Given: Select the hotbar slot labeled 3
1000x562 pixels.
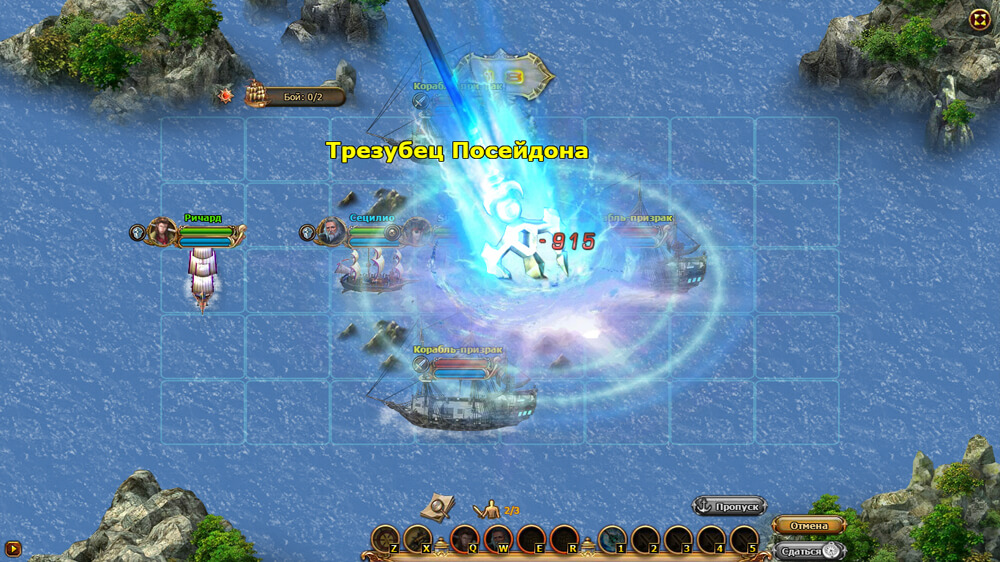Looking at the screenshot, I should click(678, 540).
